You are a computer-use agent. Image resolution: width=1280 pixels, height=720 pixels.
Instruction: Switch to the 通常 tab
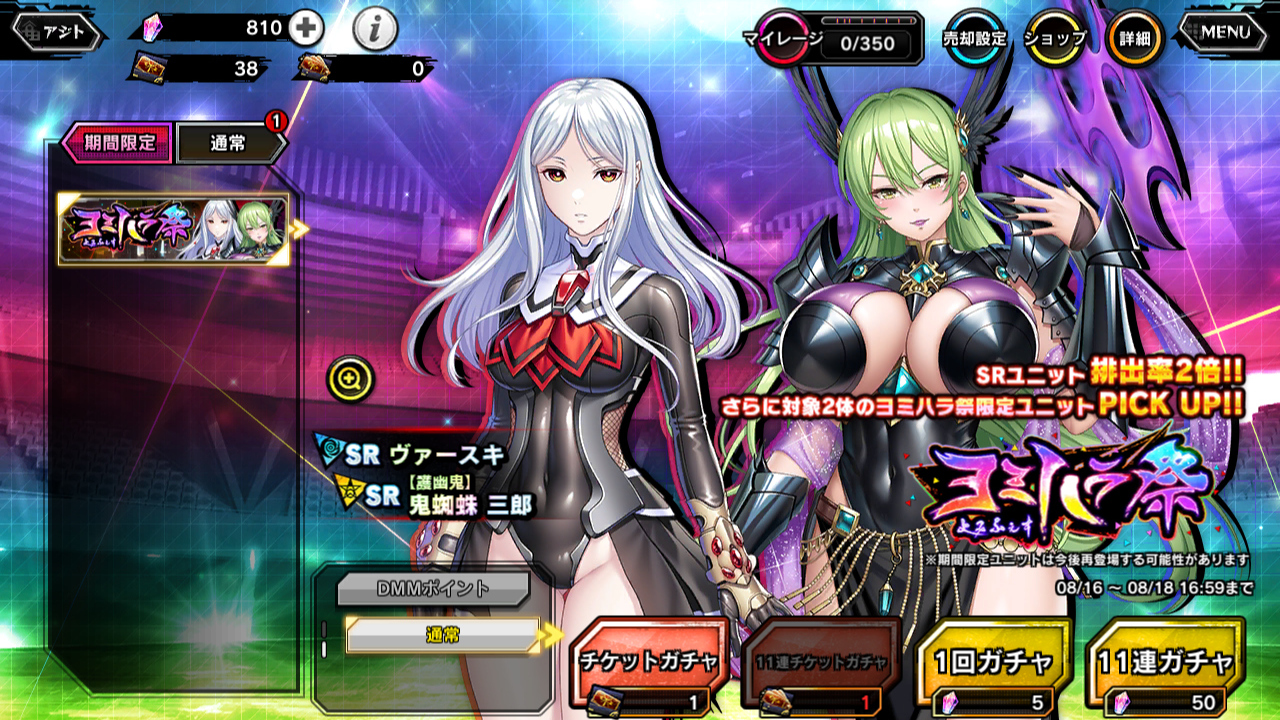(229, 144)
